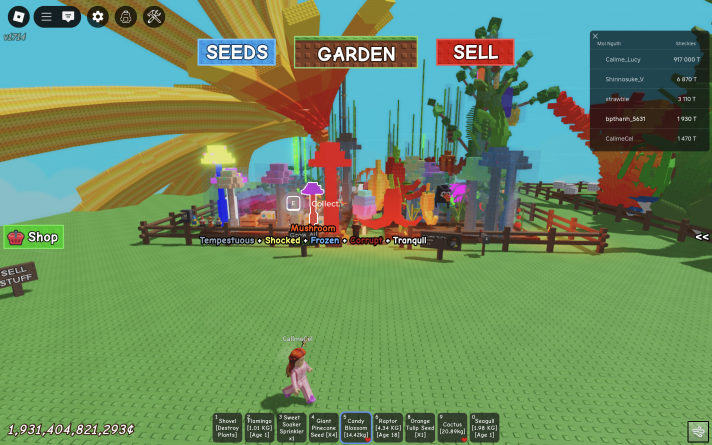The image size is (712, 445).
Task: Equip the Shovel hotbar slot
Action: click(228, 426)
